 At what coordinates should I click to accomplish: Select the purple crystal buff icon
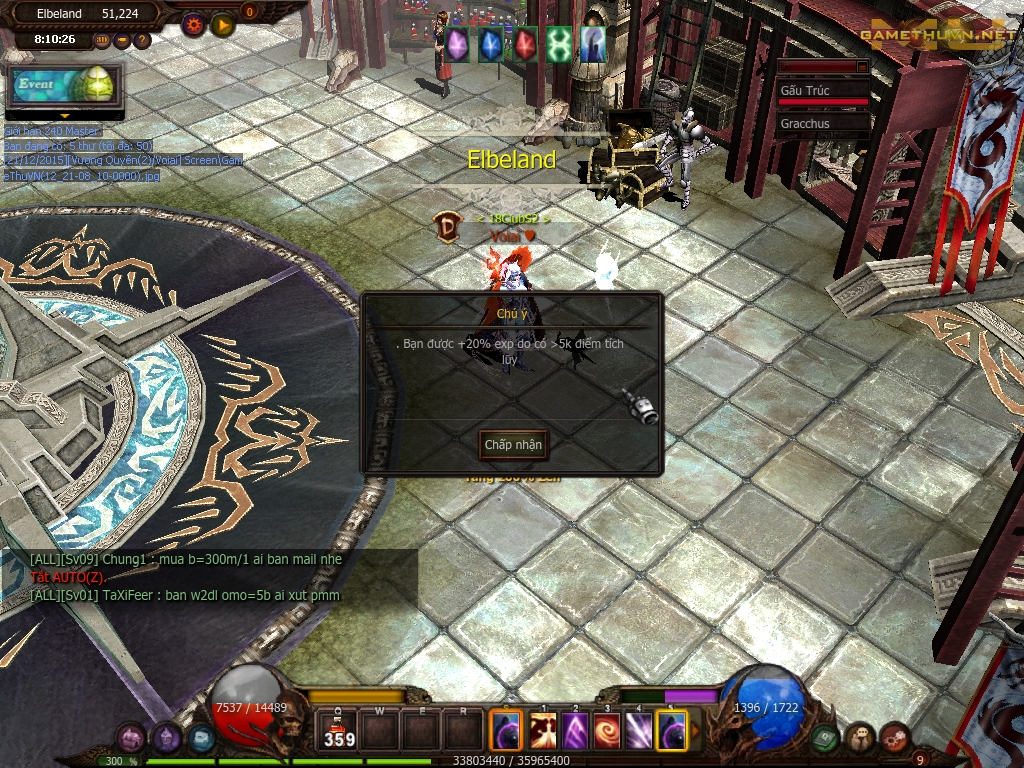(457, 44)
